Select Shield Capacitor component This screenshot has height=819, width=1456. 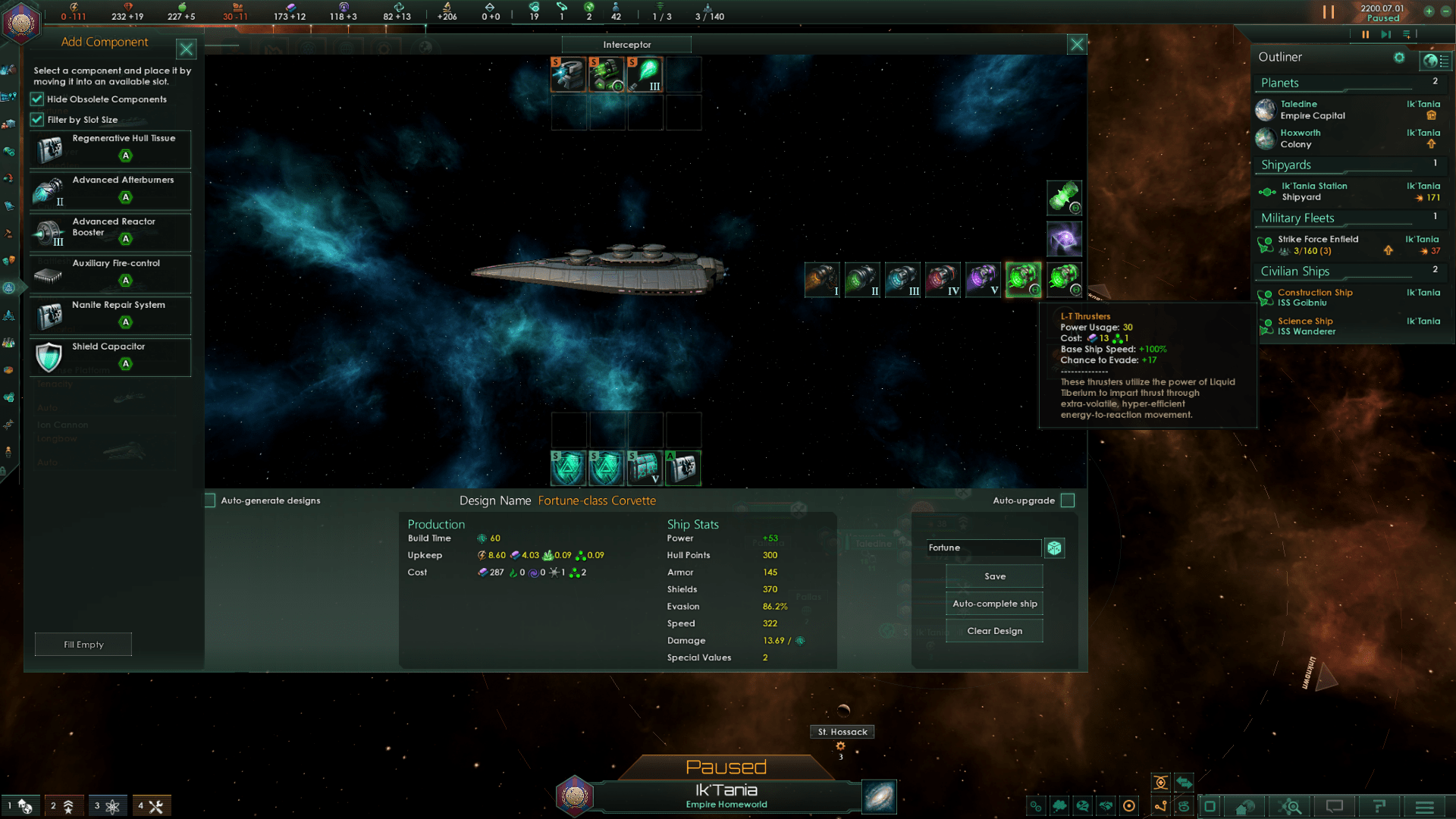click(x=110, y=357)
